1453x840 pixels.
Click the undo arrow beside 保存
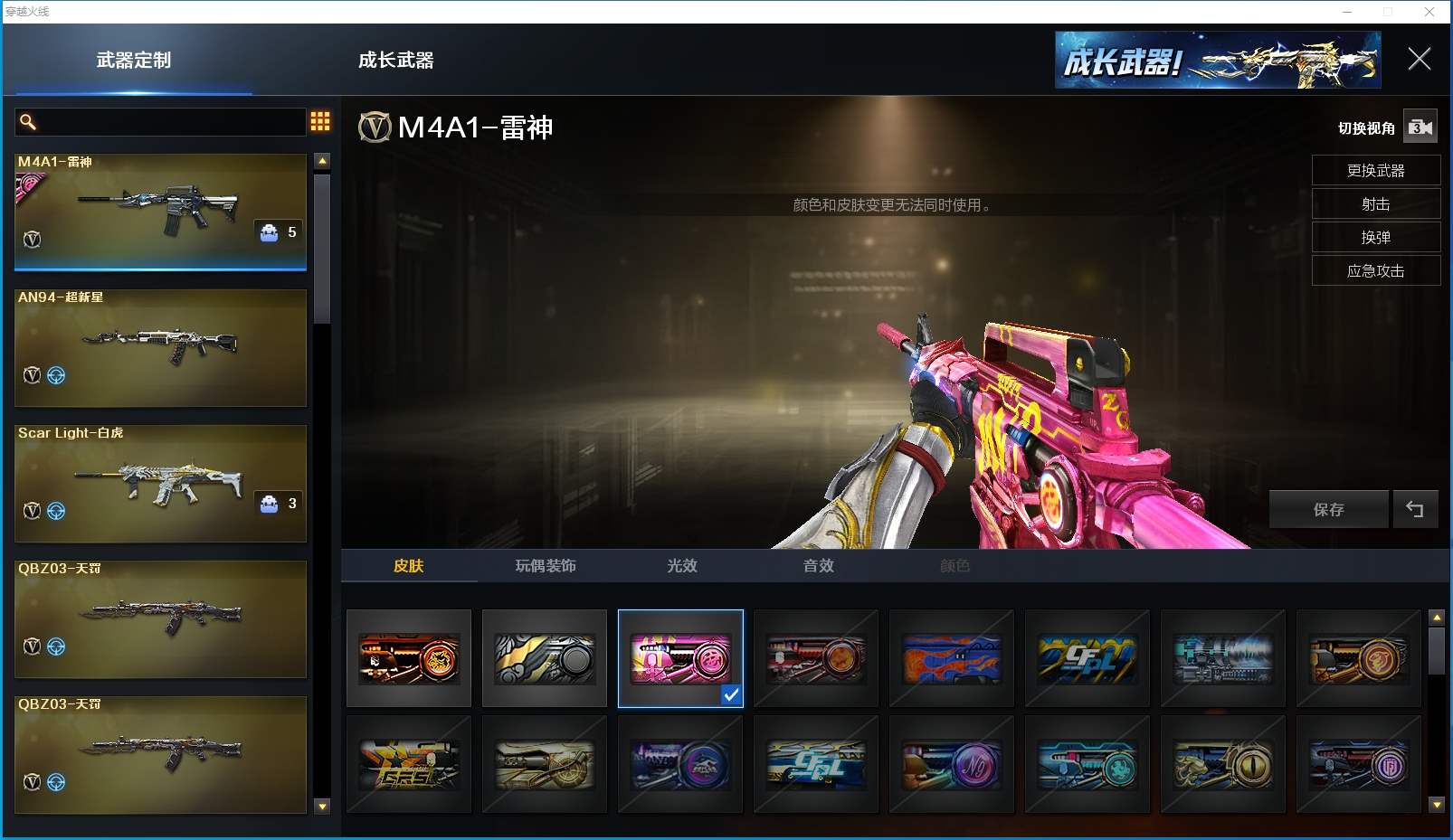coord(1415,510)
